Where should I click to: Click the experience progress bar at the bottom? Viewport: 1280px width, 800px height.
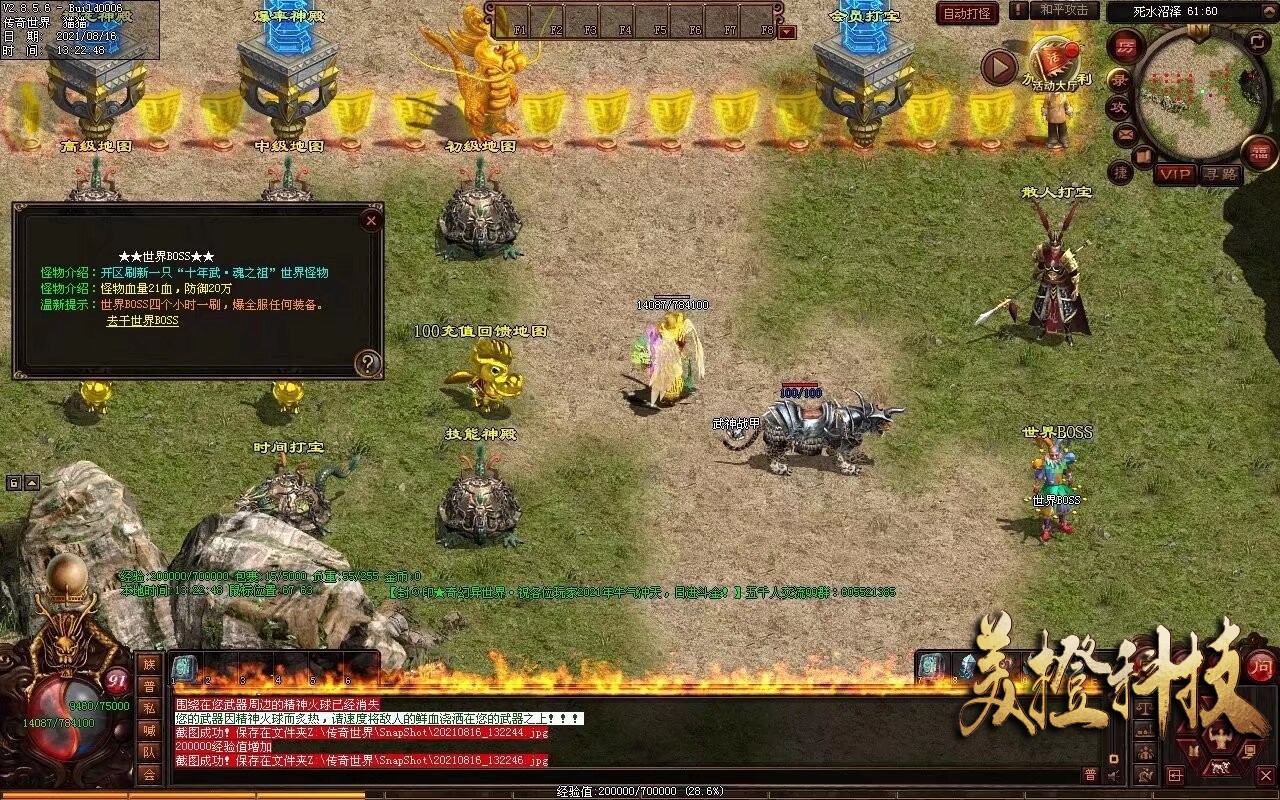(x=640, y=792)
